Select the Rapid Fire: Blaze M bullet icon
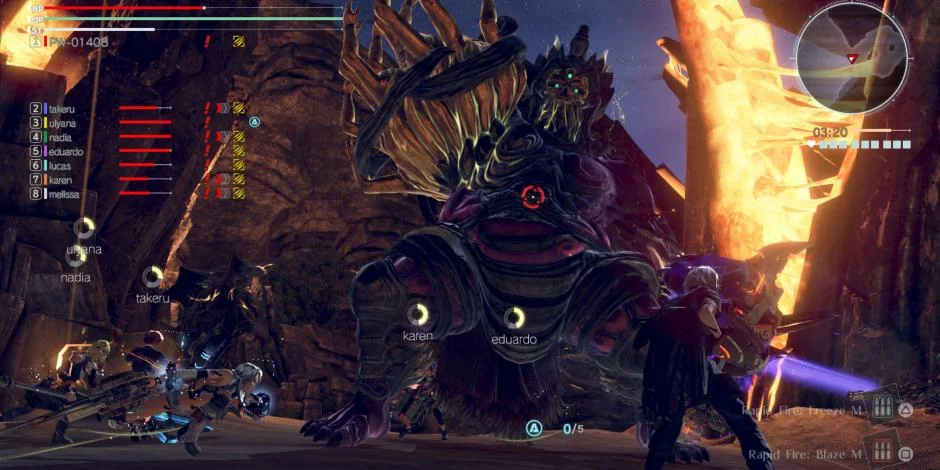This screenshot has height=470, width=940. click(882, 451)
